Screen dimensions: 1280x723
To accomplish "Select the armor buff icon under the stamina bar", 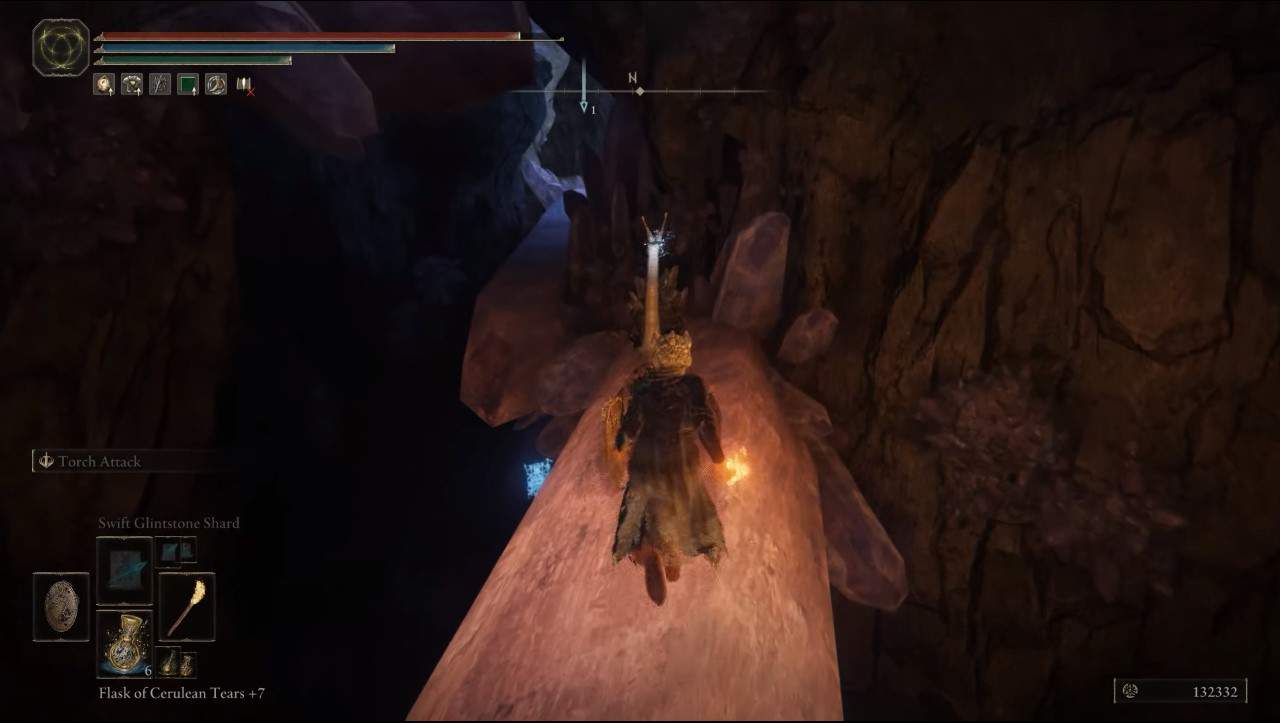I will (132, 84).
